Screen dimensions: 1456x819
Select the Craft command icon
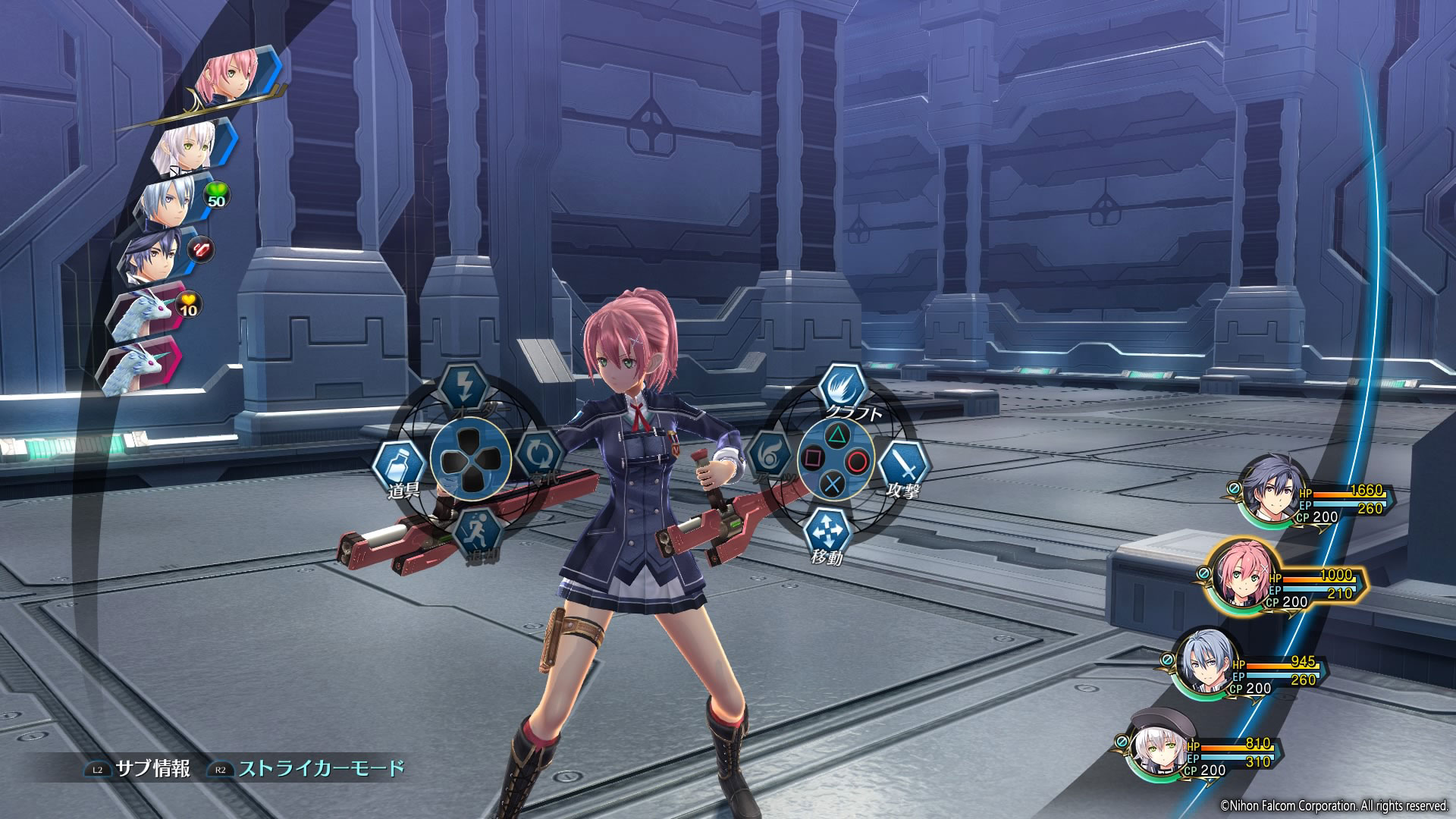pyautogui.click(x=843, y=388)
